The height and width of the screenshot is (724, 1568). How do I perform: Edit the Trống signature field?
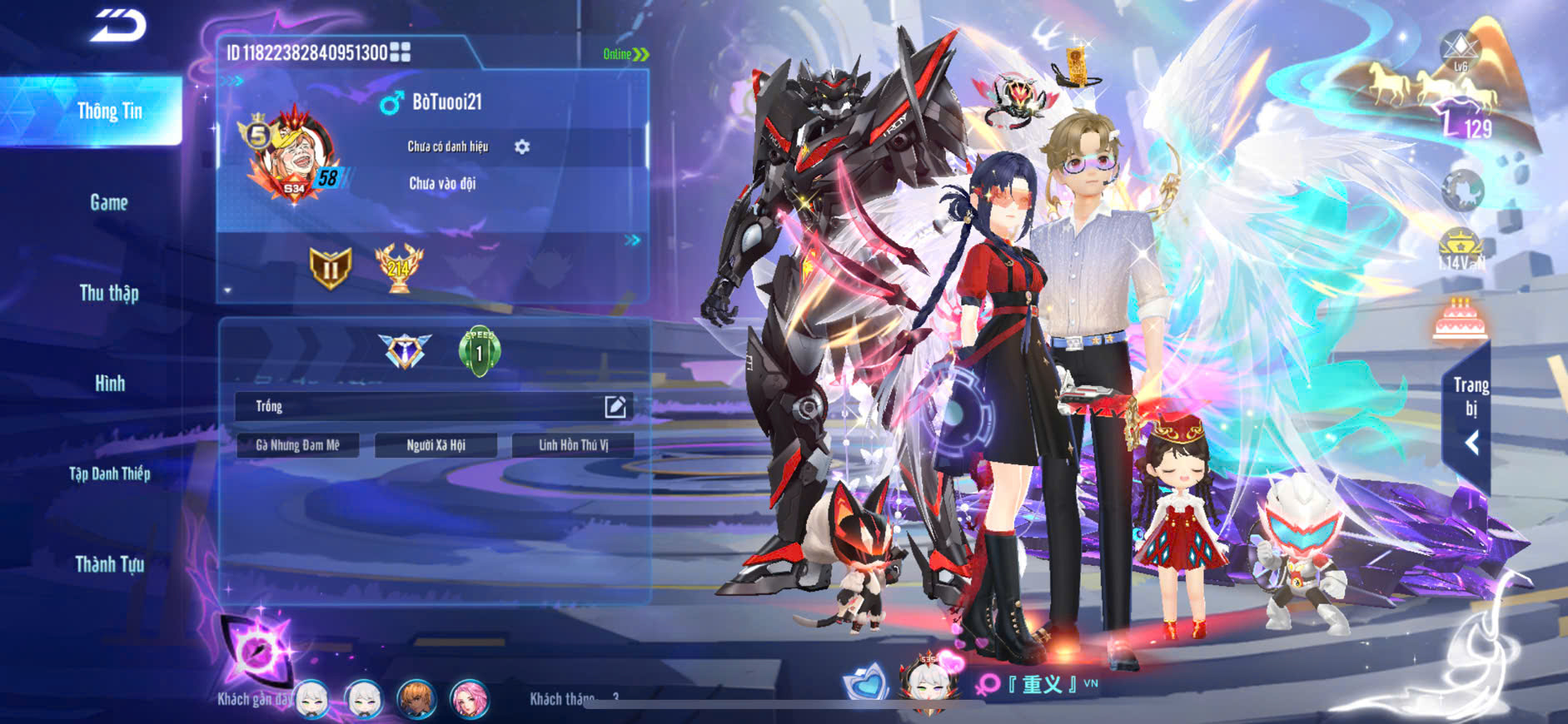pyautogui.click(x=615, y=406)
